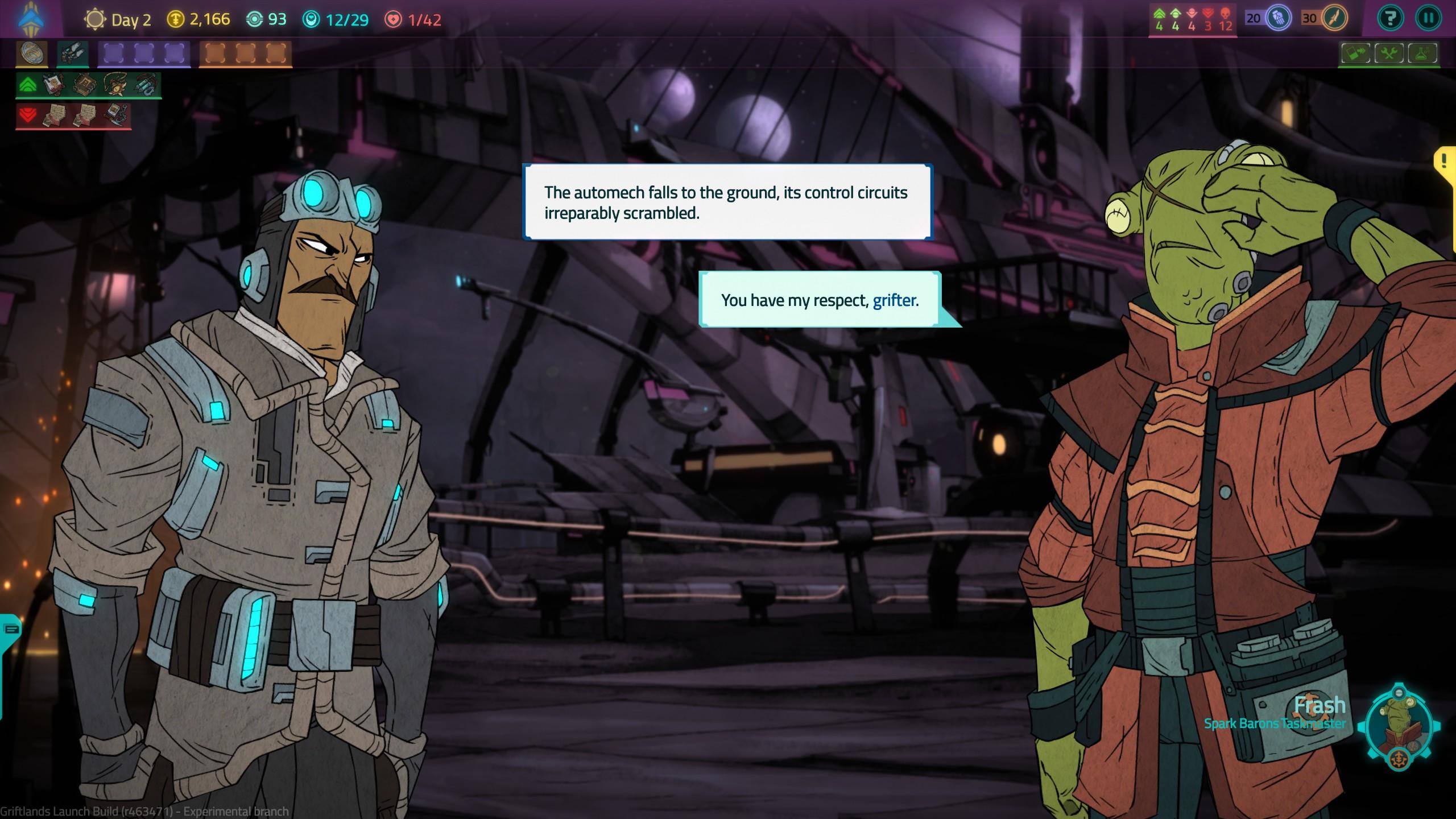Inspect the eye amulet boon icon

click(x=114, y=85)
